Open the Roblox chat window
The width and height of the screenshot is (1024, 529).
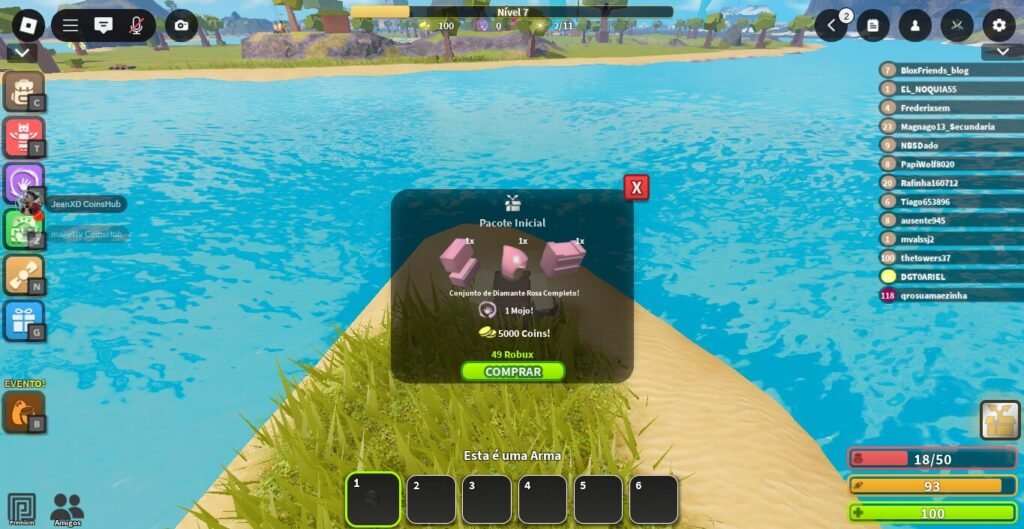103,26
